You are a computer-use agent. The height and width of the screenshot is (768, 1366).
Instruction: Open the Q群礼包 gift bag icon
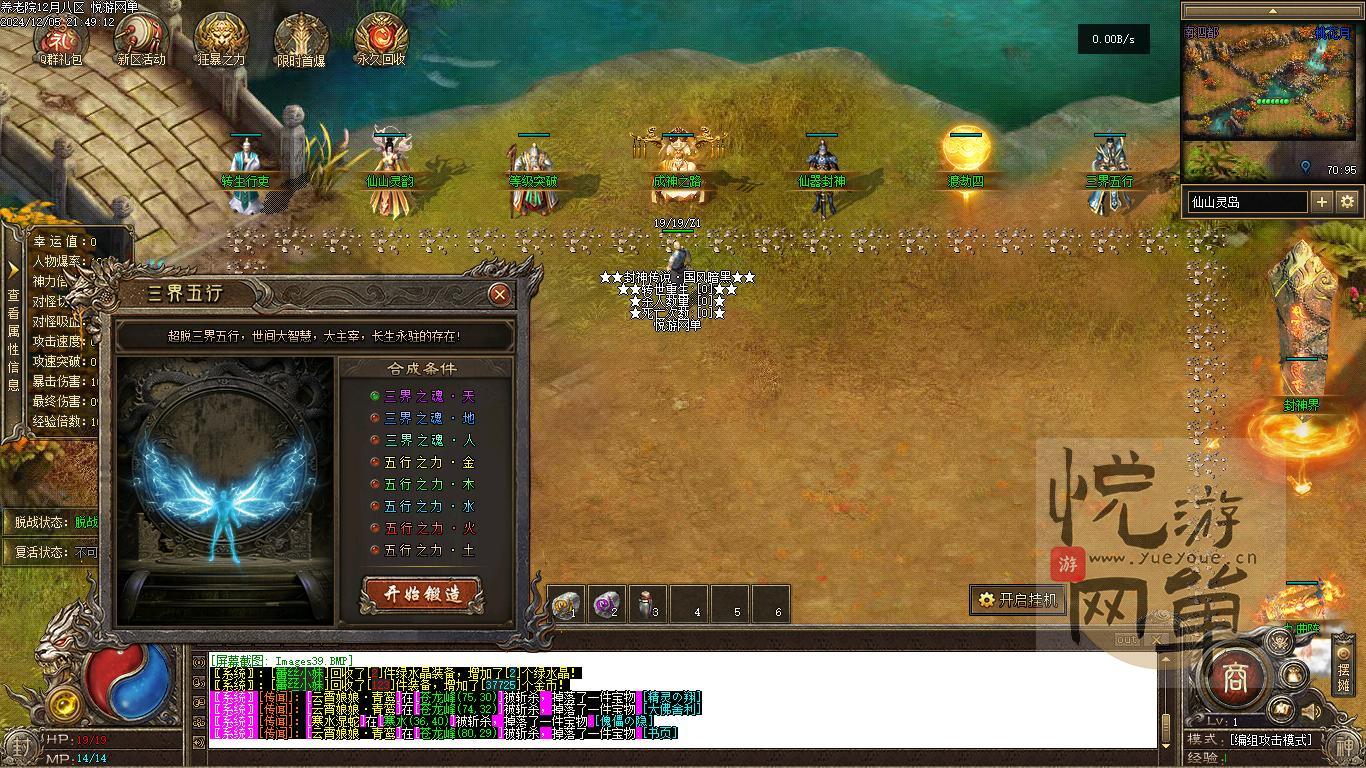pos(61,37)
